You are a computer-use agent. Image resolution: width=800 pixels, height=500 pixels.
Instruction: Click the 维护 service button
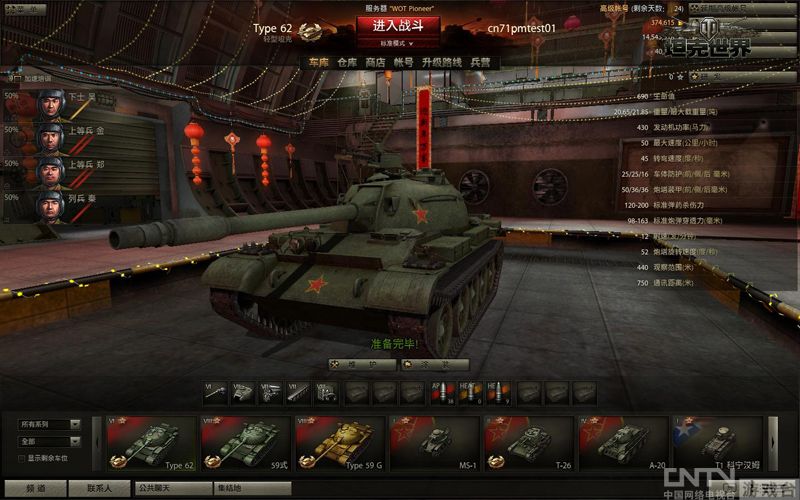click(361, 365)
